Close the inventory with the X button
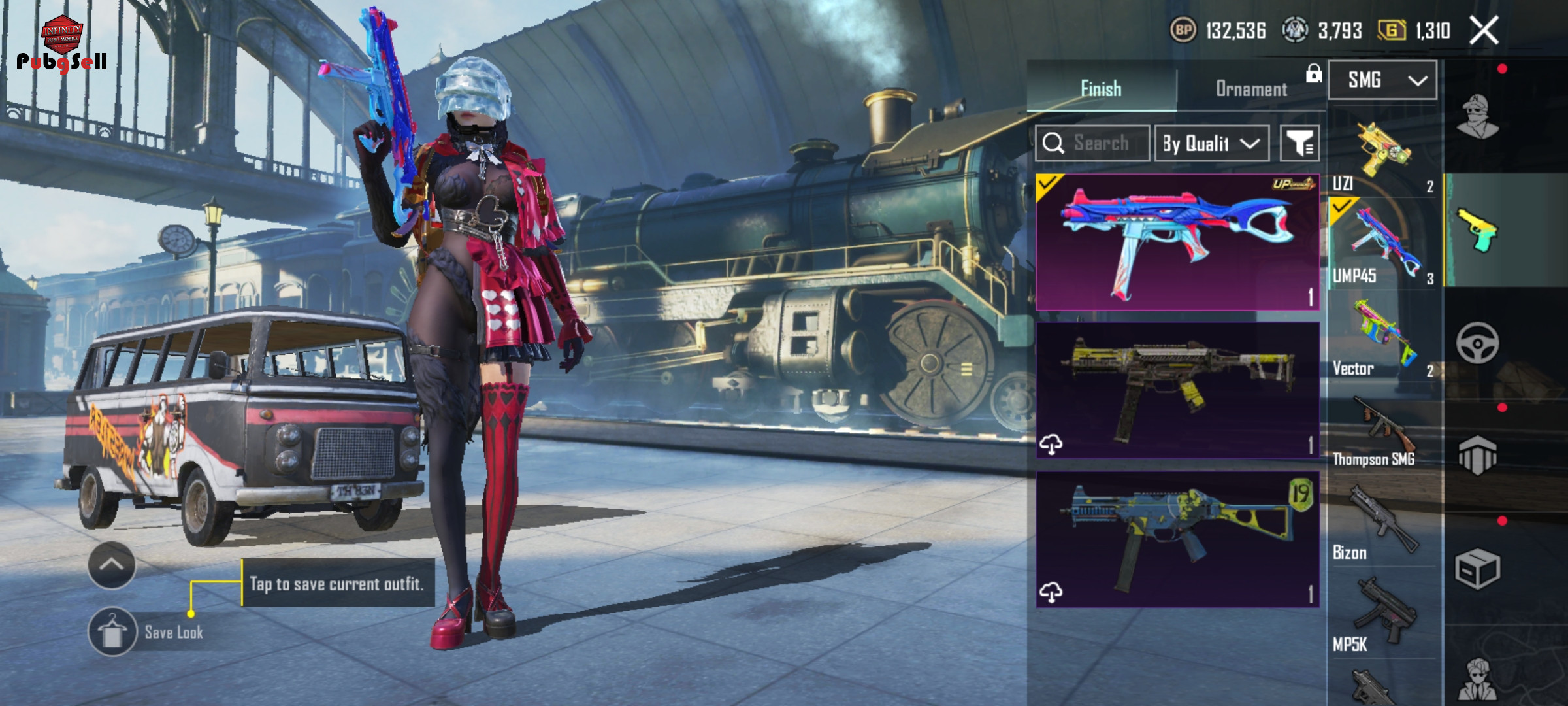The width and height of the screenshot is (1568, 706). coord(1484,31)
